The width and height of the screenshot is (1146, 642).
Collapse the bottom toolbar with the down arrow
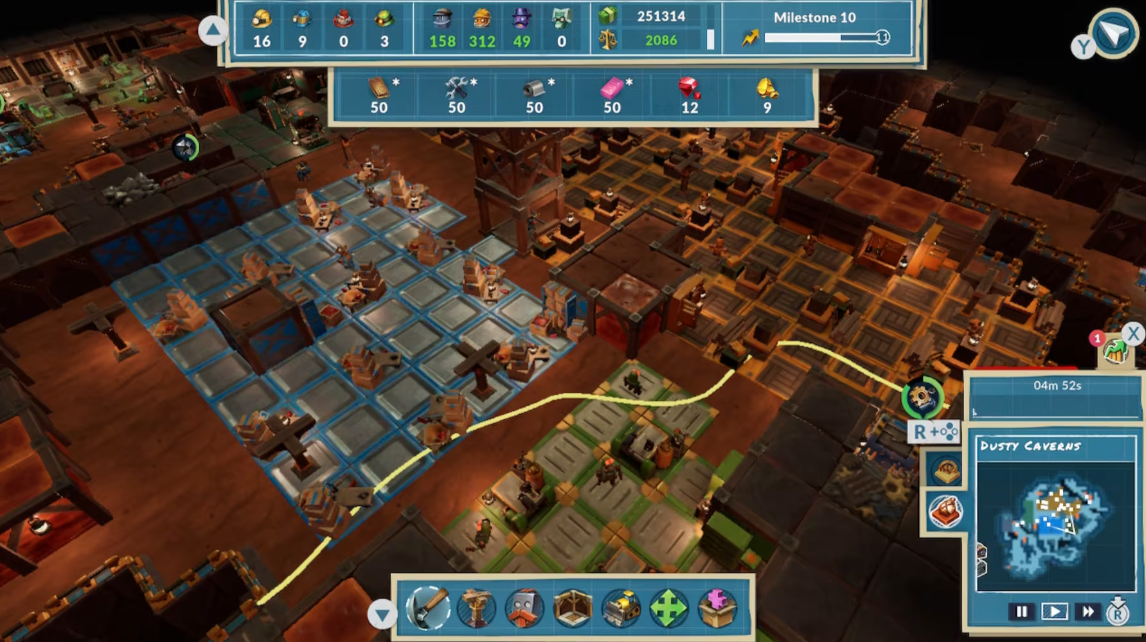click(381, 614)
